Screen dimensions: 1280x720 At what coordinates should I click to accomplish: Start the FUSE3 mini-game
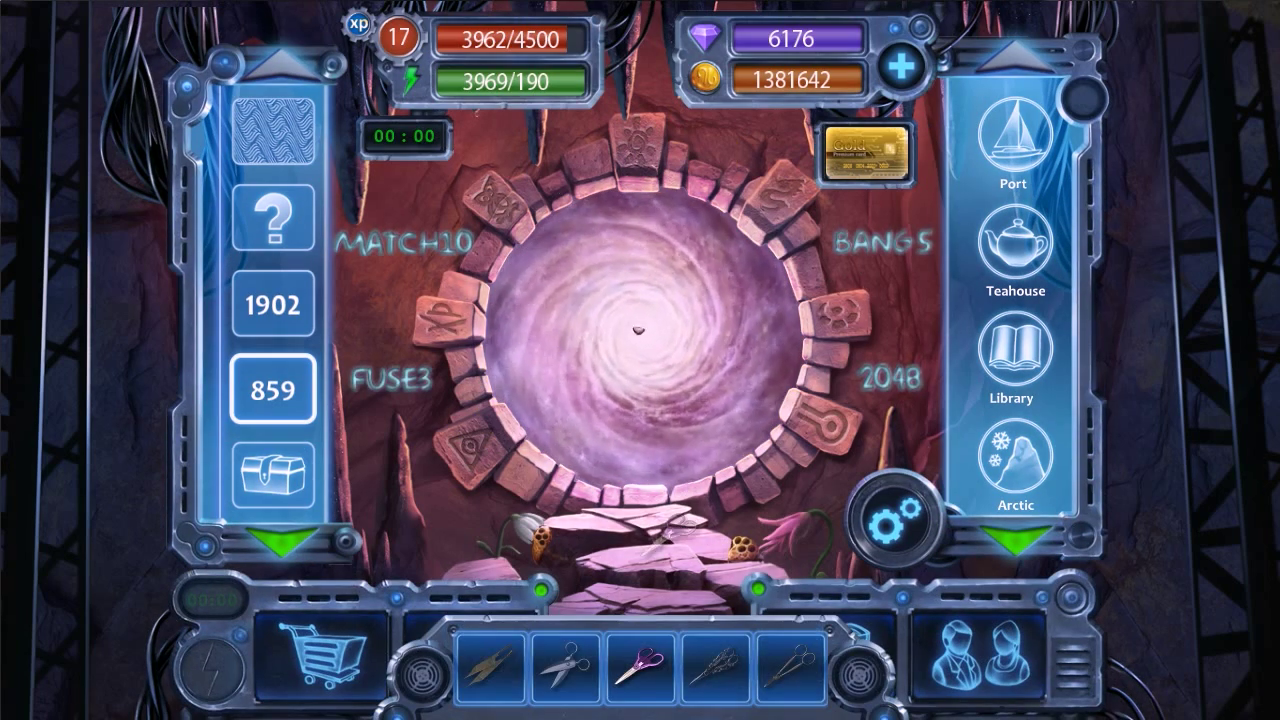(391, 379)
